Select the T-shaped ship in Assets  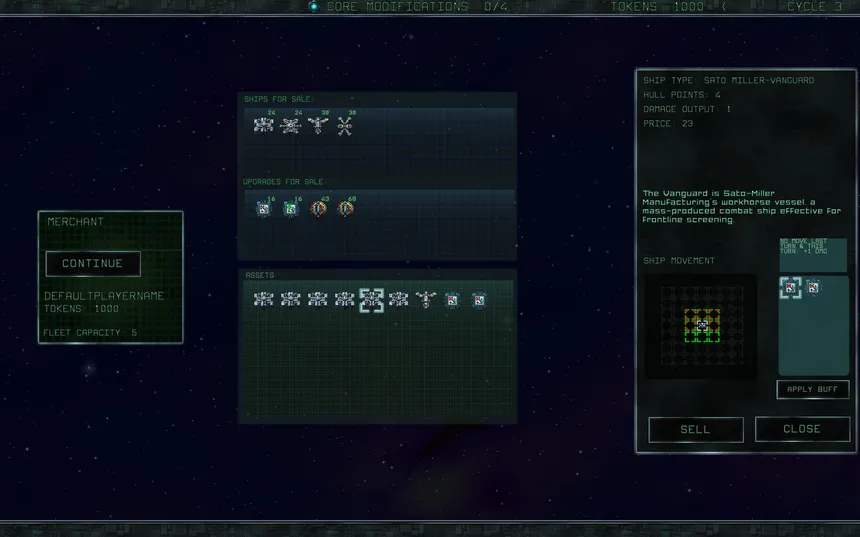[426, 299]
